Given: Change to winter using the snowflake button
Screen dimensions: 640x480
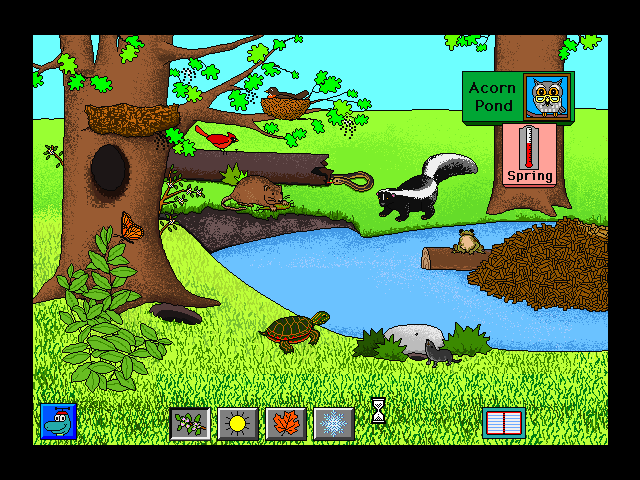Looking at the screenshot, I should point(334,424).
